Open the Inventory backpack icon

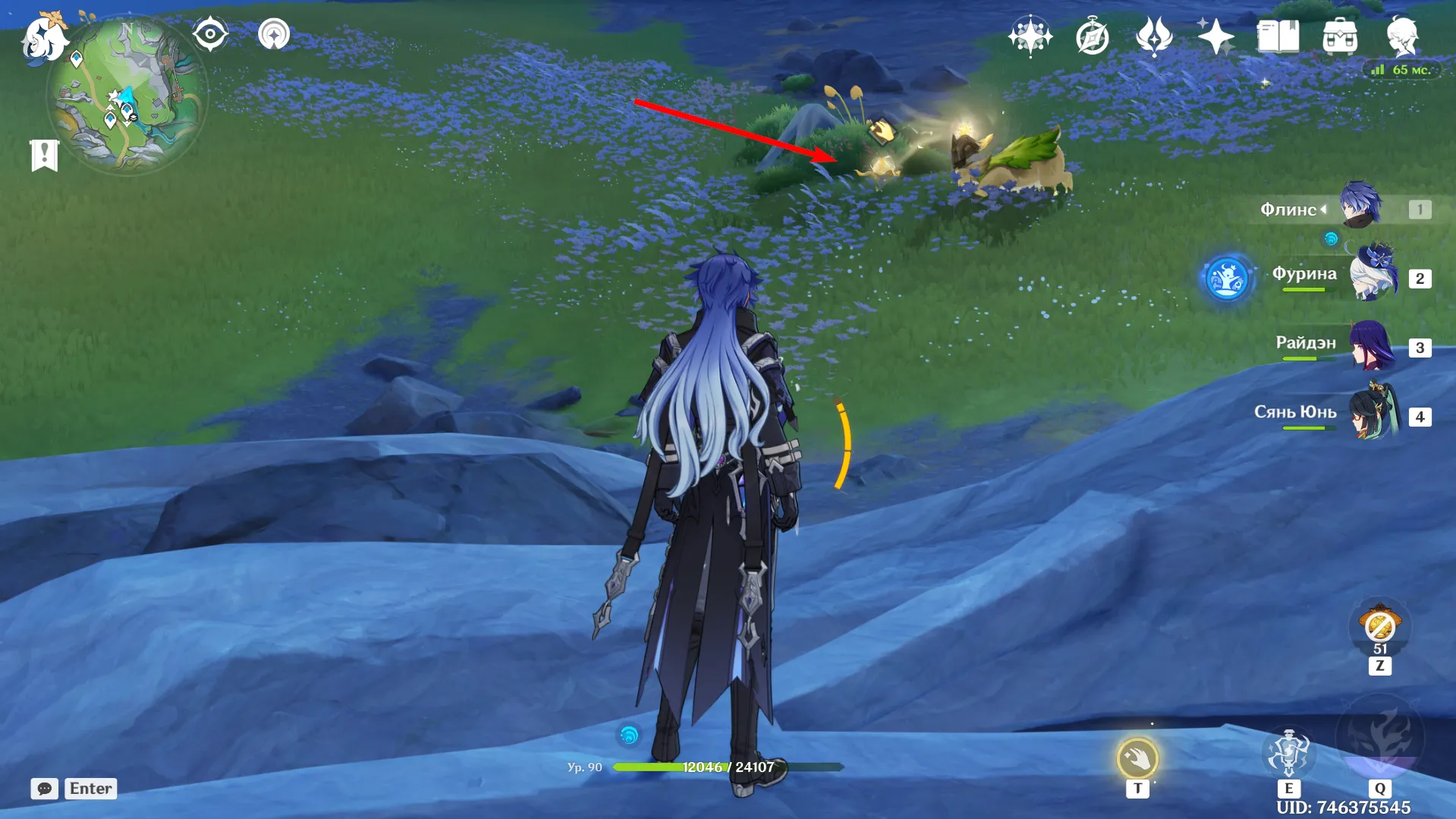1339,33
